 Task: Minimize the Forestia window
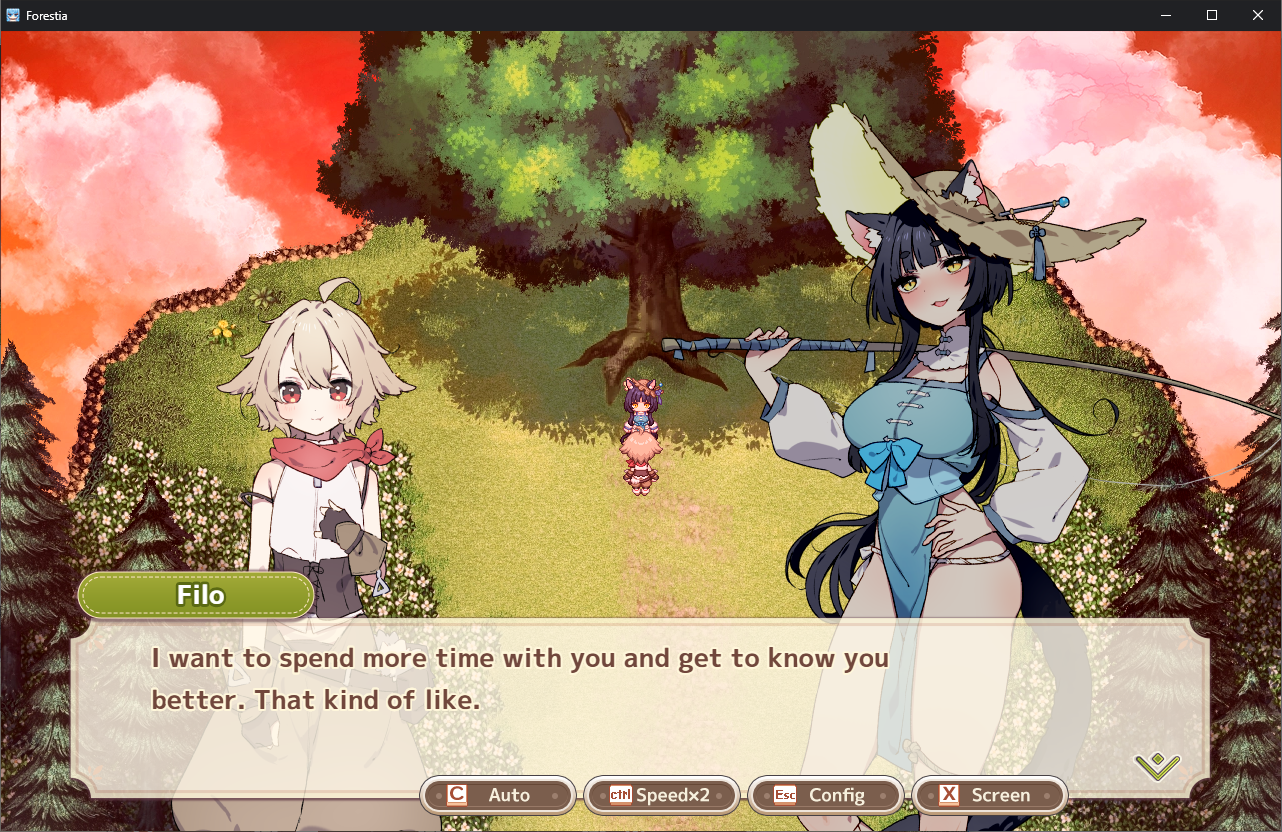click(x=1166, y=15)
